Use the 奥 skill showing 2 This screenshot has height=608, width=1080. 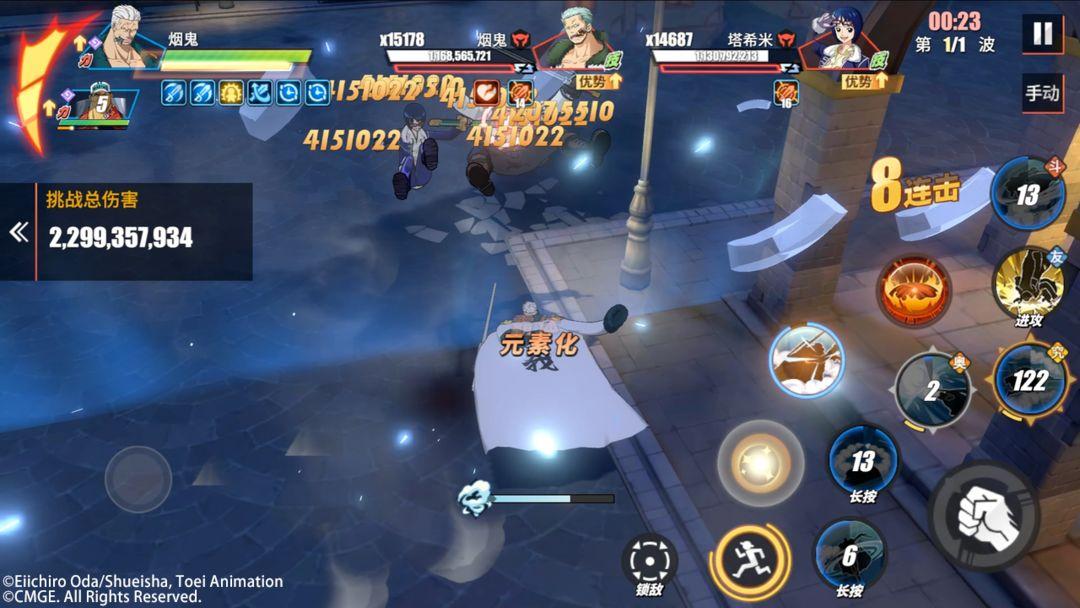pos(932,391)
